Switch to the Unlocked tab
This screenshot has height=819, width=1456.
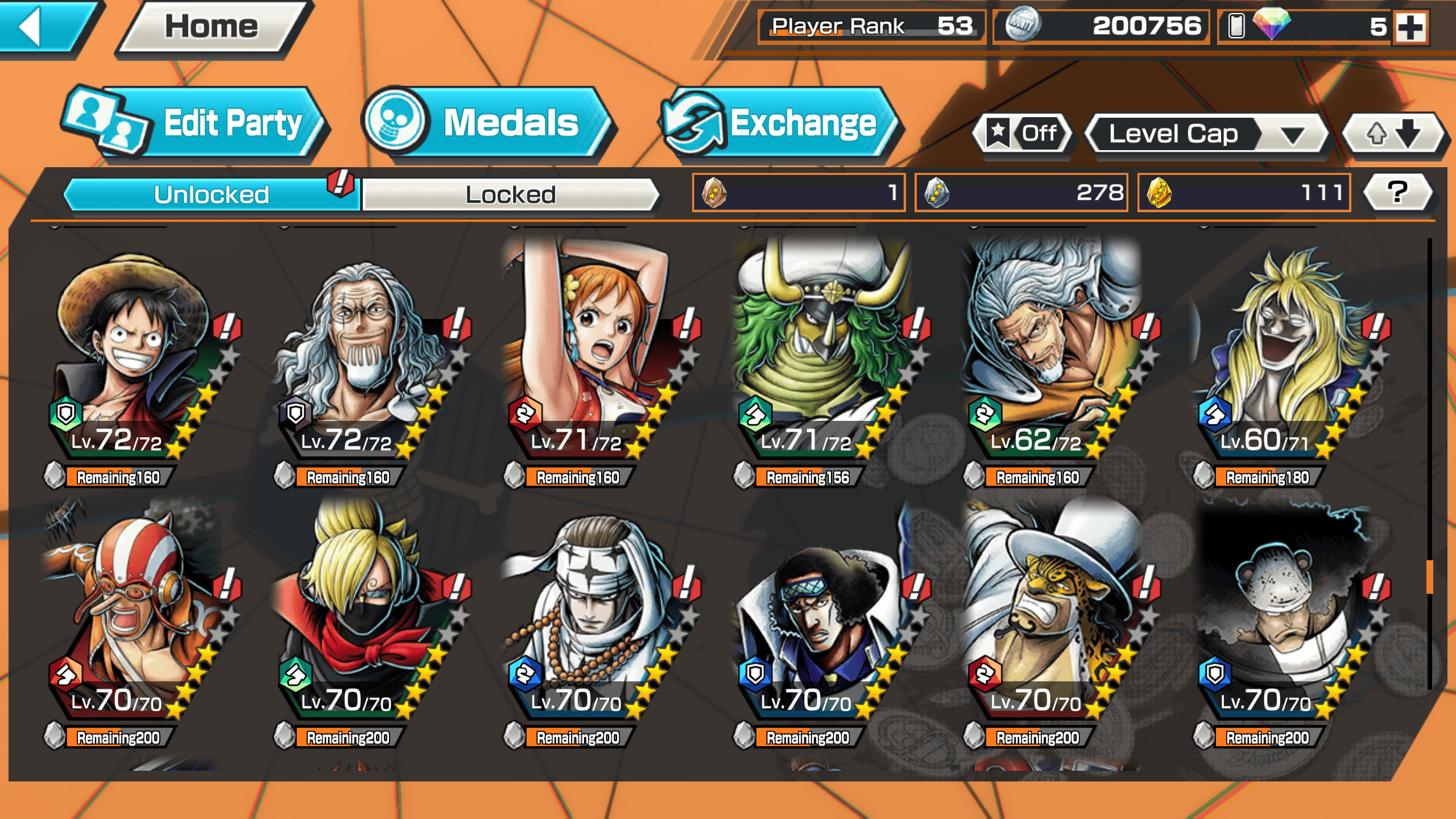212,195
